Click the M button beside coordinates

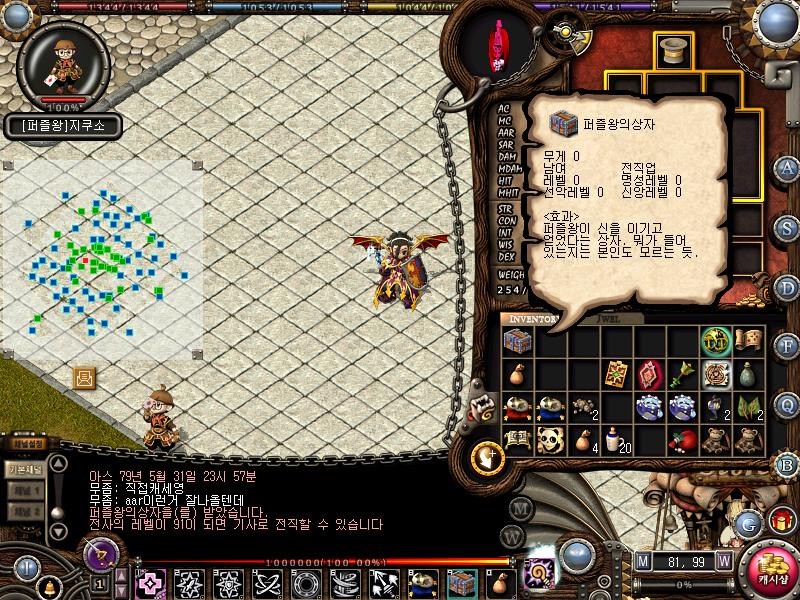point(642,560)
